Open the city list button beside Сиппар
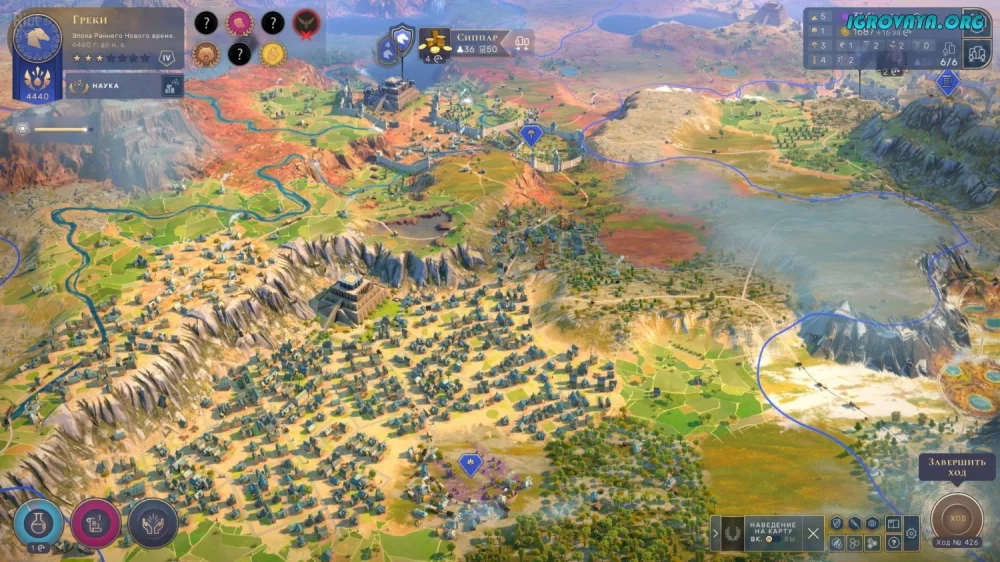This screenshot has width=1000, height=562. (x=520, y=42)
